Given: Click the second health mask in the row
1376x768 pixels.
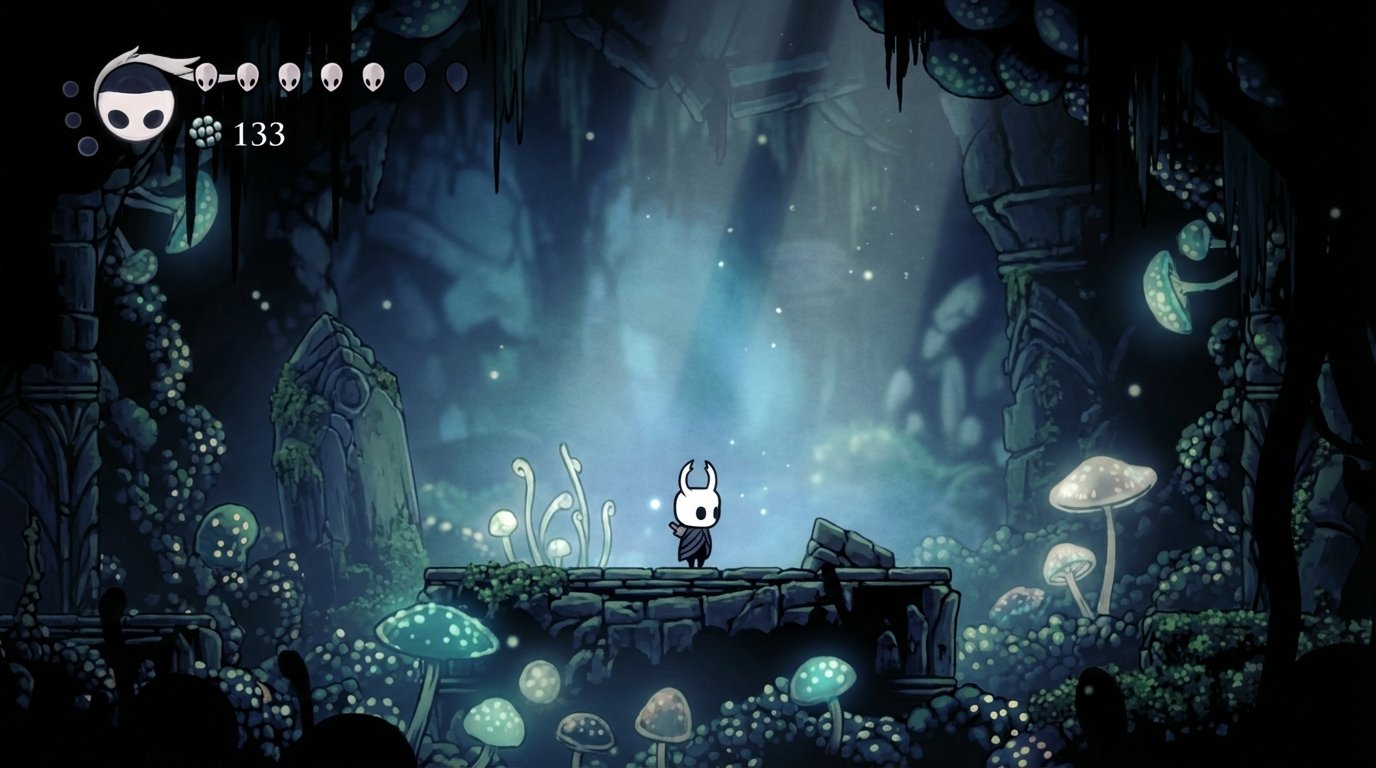Looking at the screenshot, I should coord(246,77).
